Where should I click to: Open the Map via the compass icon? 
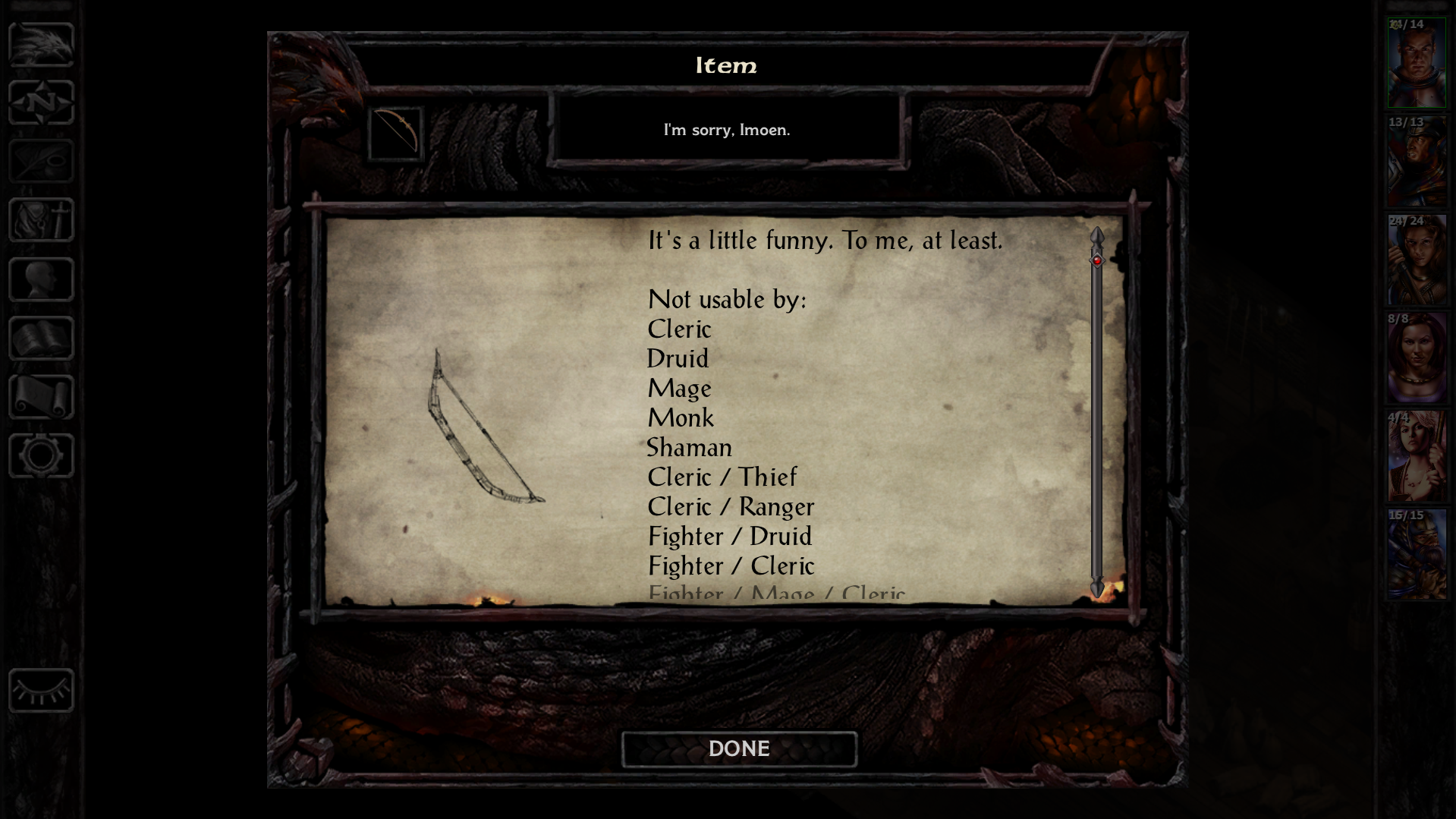tap(40, 103)
